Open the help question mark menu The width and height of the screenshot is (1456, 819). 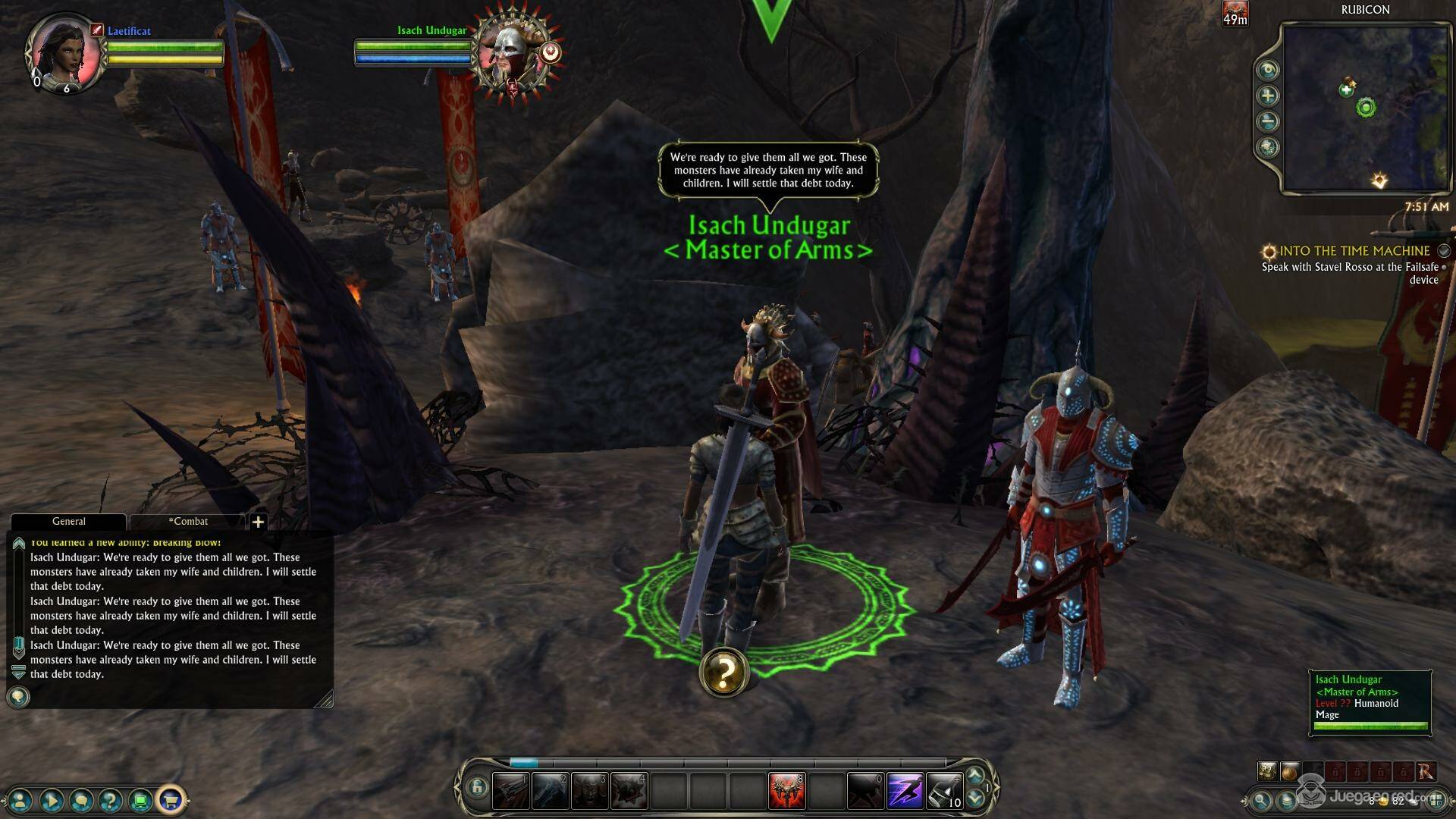coord(111,799)
